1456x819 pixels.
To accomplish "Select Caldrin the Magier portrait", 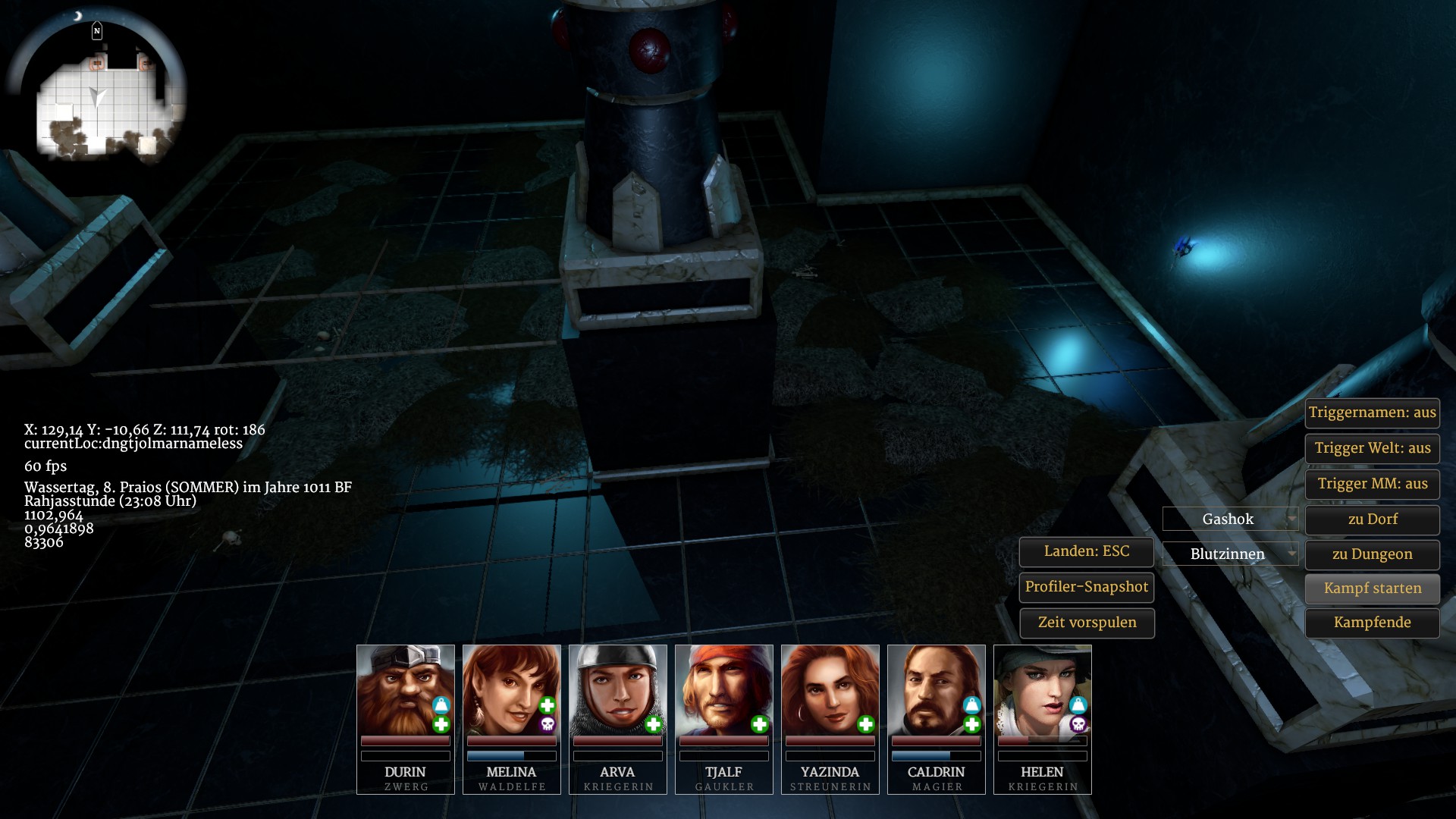I will tap(936, 689).
